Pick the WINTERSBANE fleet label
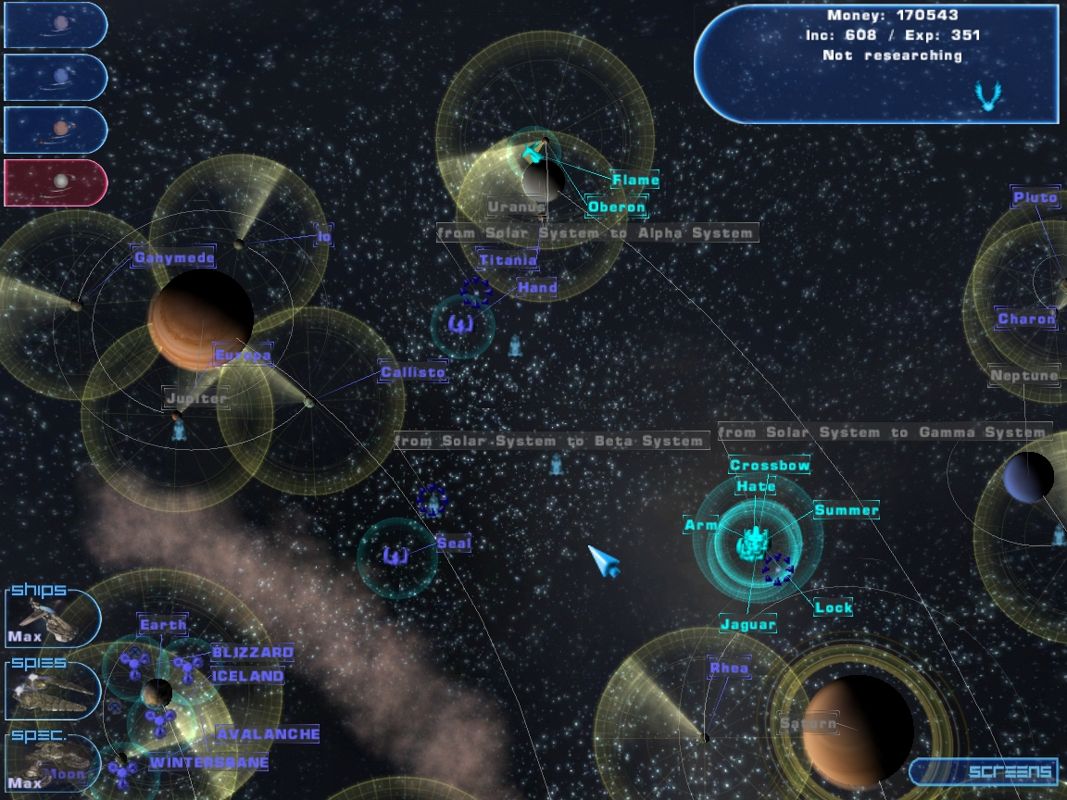Image resolution: width=1067 pixels, height=800 pixels. (x=209, y=762)
